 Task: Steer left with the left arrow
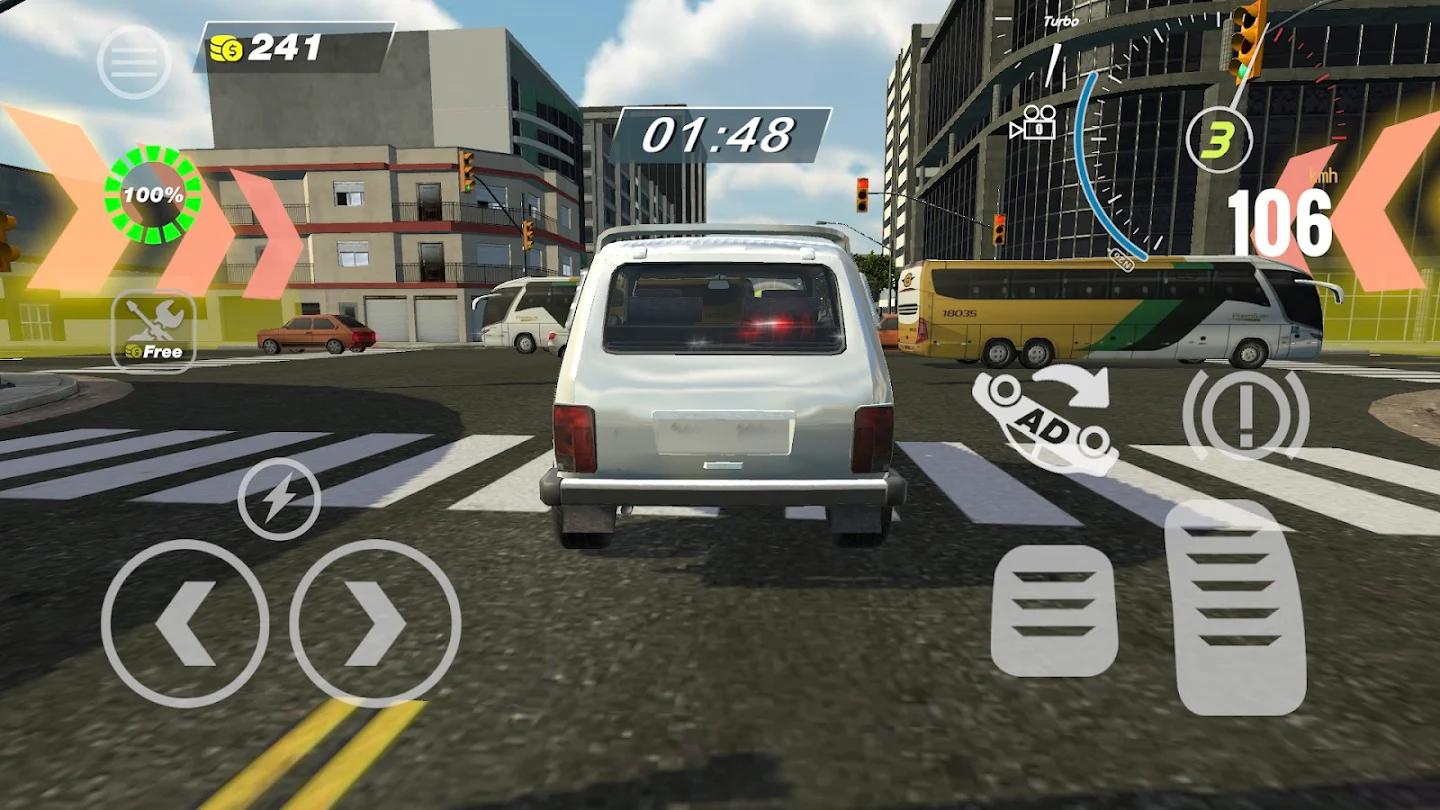[x=185, y=624]
